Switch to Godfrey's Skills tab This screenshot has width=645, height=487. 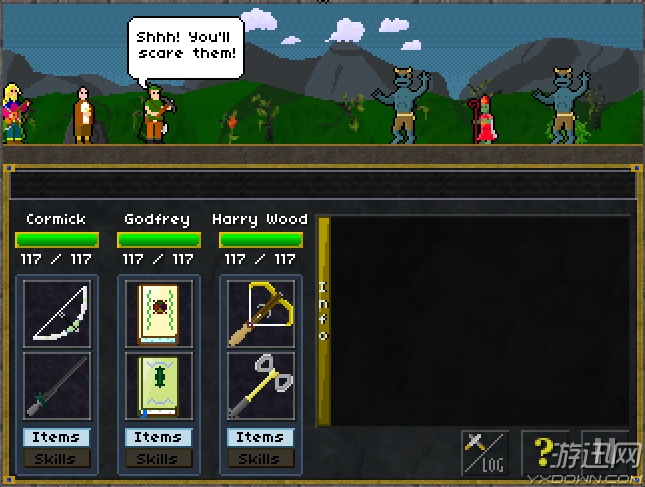158,458
